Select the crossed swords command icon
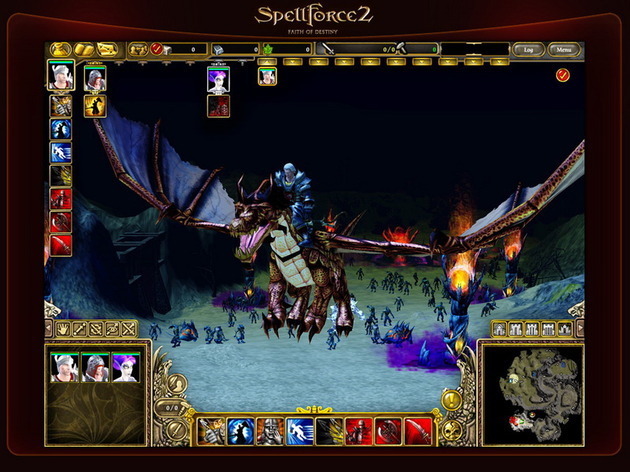 pos(127,328)
